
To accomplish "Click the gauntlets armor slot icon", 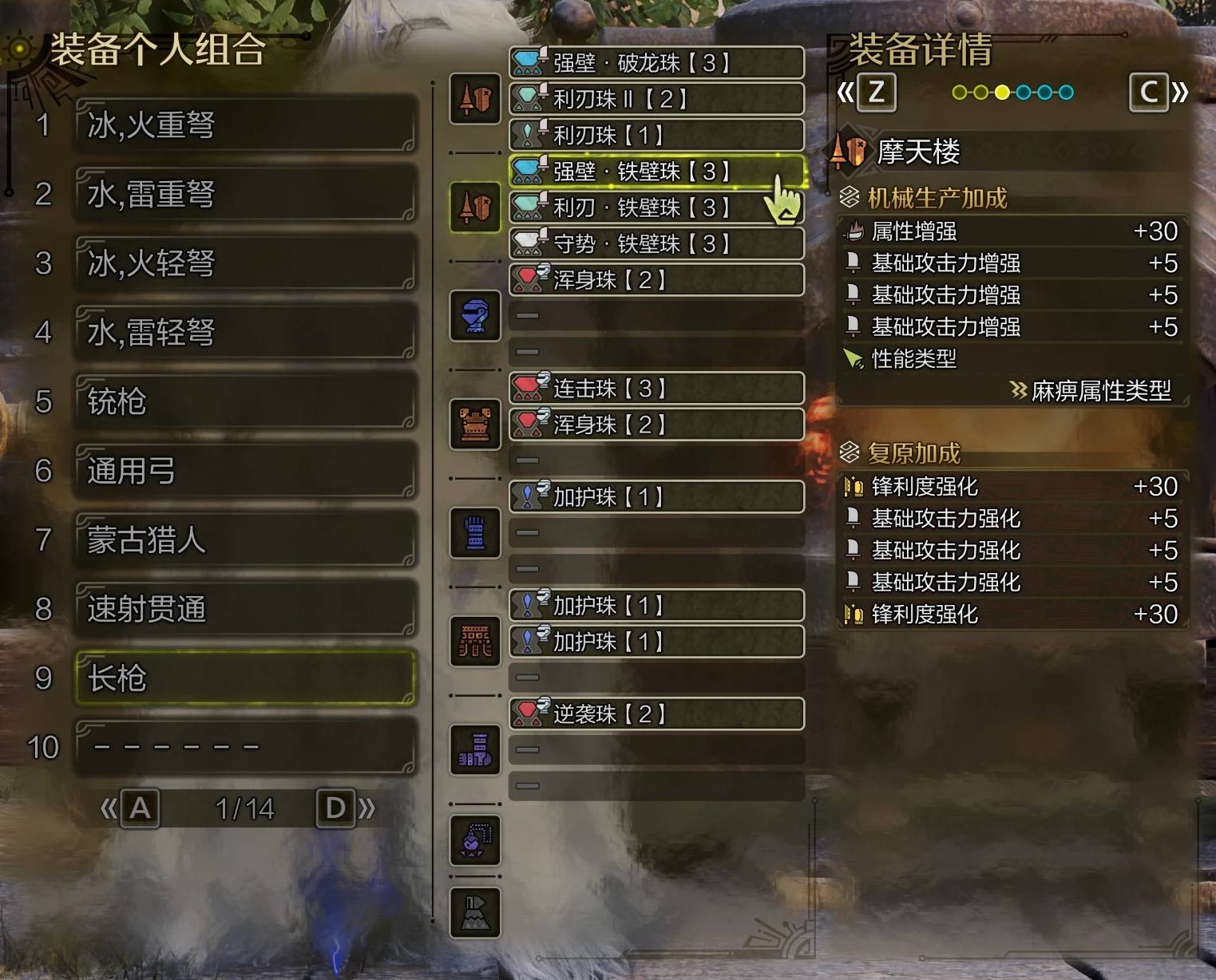I will [x=474, y=532].
